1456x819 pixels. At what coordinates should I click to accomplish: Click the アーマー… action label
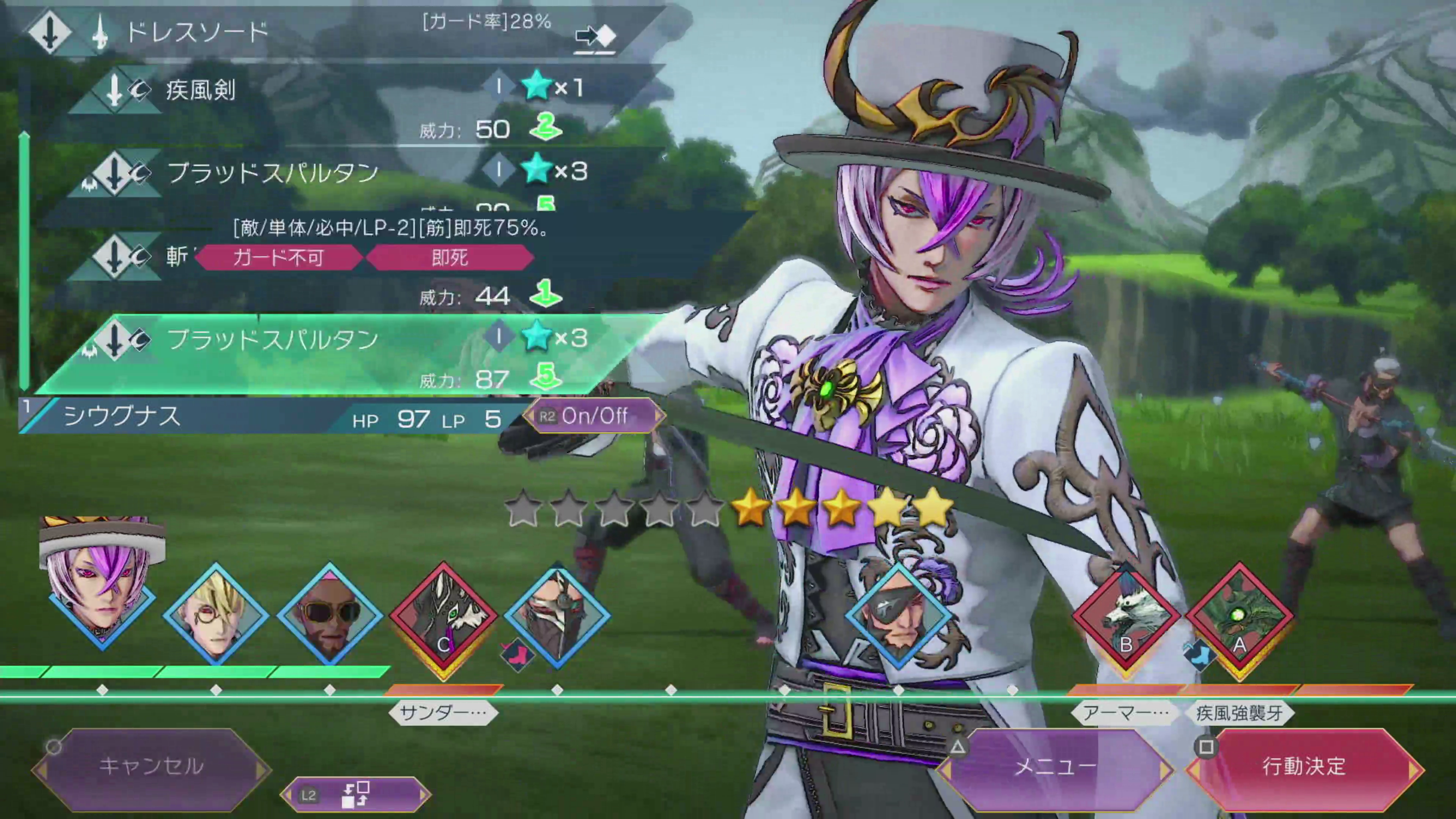pyautogui.click(x=1125, y=713)
